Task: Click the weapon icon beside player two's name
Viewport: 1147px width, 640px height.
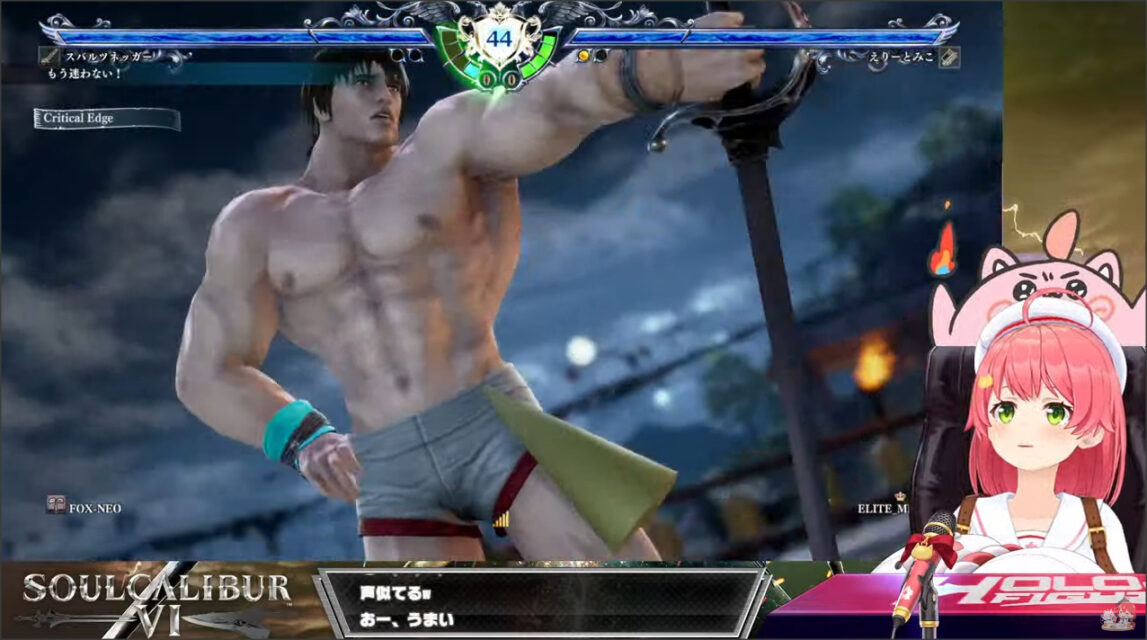Action: pos(949,57)
